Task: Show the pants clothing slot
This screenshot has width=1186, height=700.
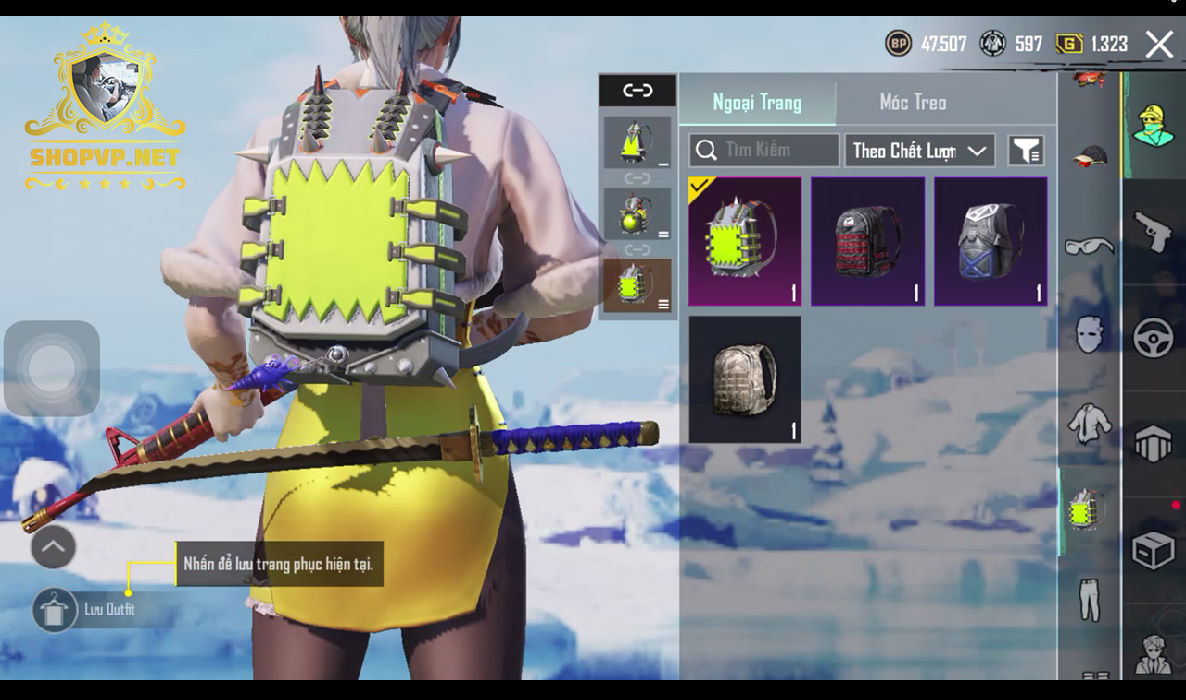Action: (x=1089, y=598)
